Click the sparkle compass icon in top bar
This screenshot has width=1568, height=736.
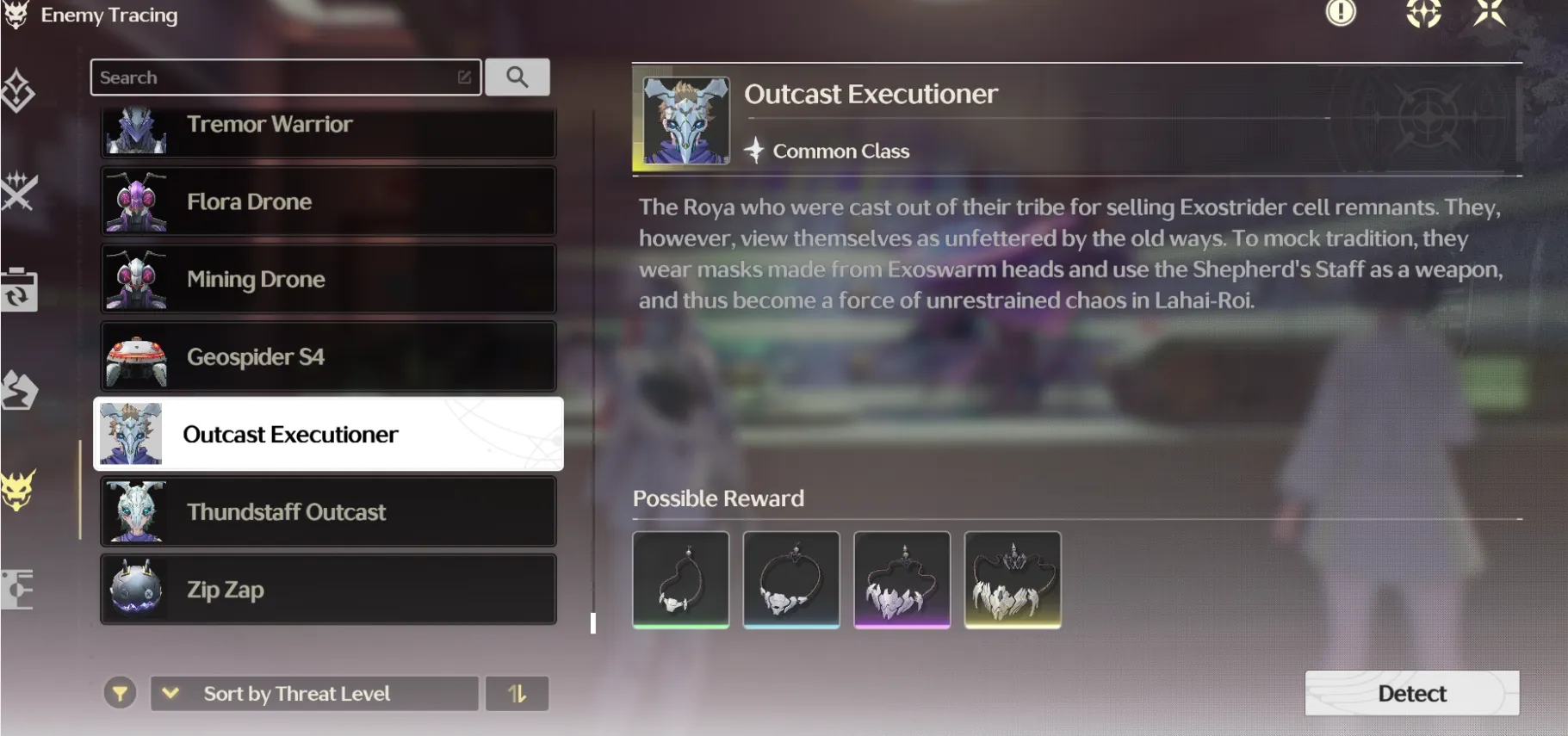(1425, 14)
